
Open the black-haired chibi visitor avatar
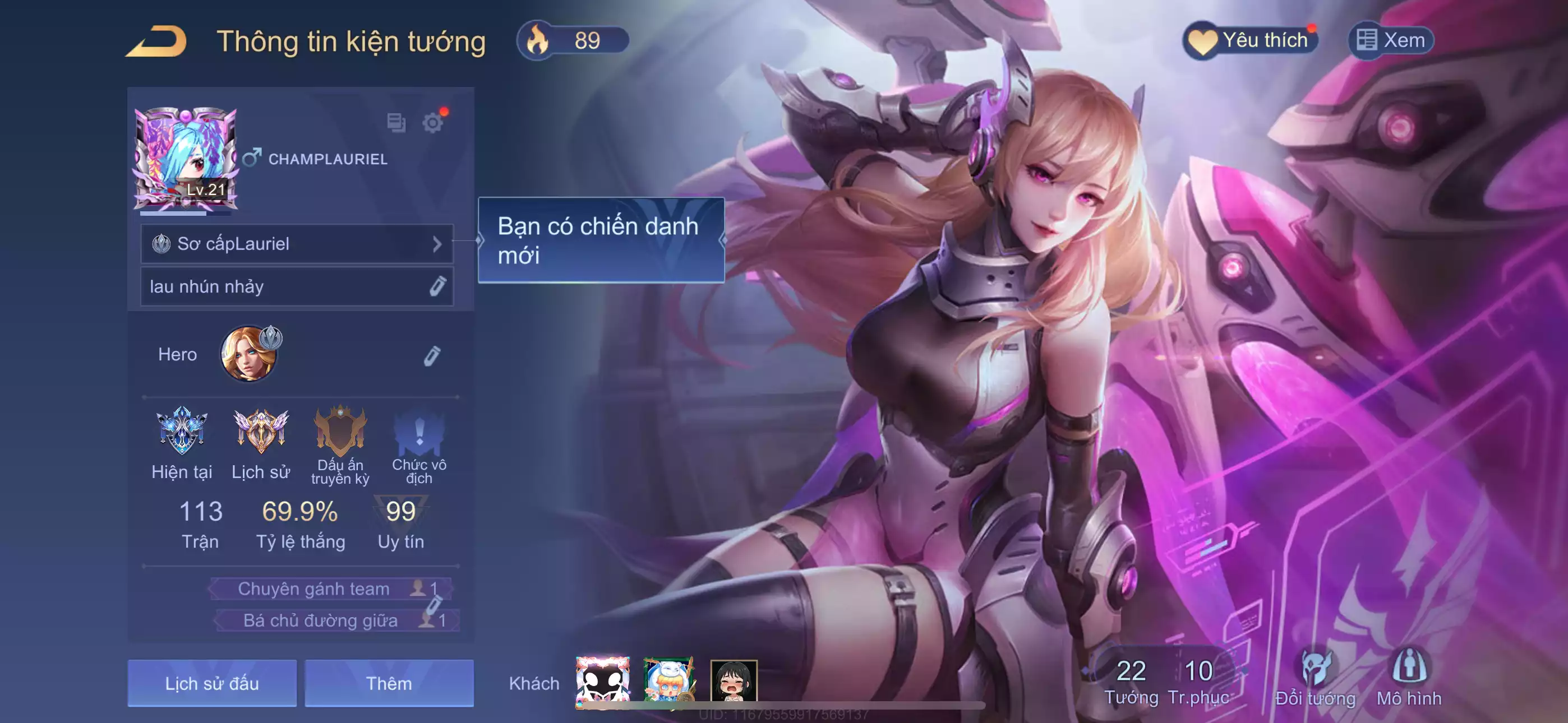734,681
